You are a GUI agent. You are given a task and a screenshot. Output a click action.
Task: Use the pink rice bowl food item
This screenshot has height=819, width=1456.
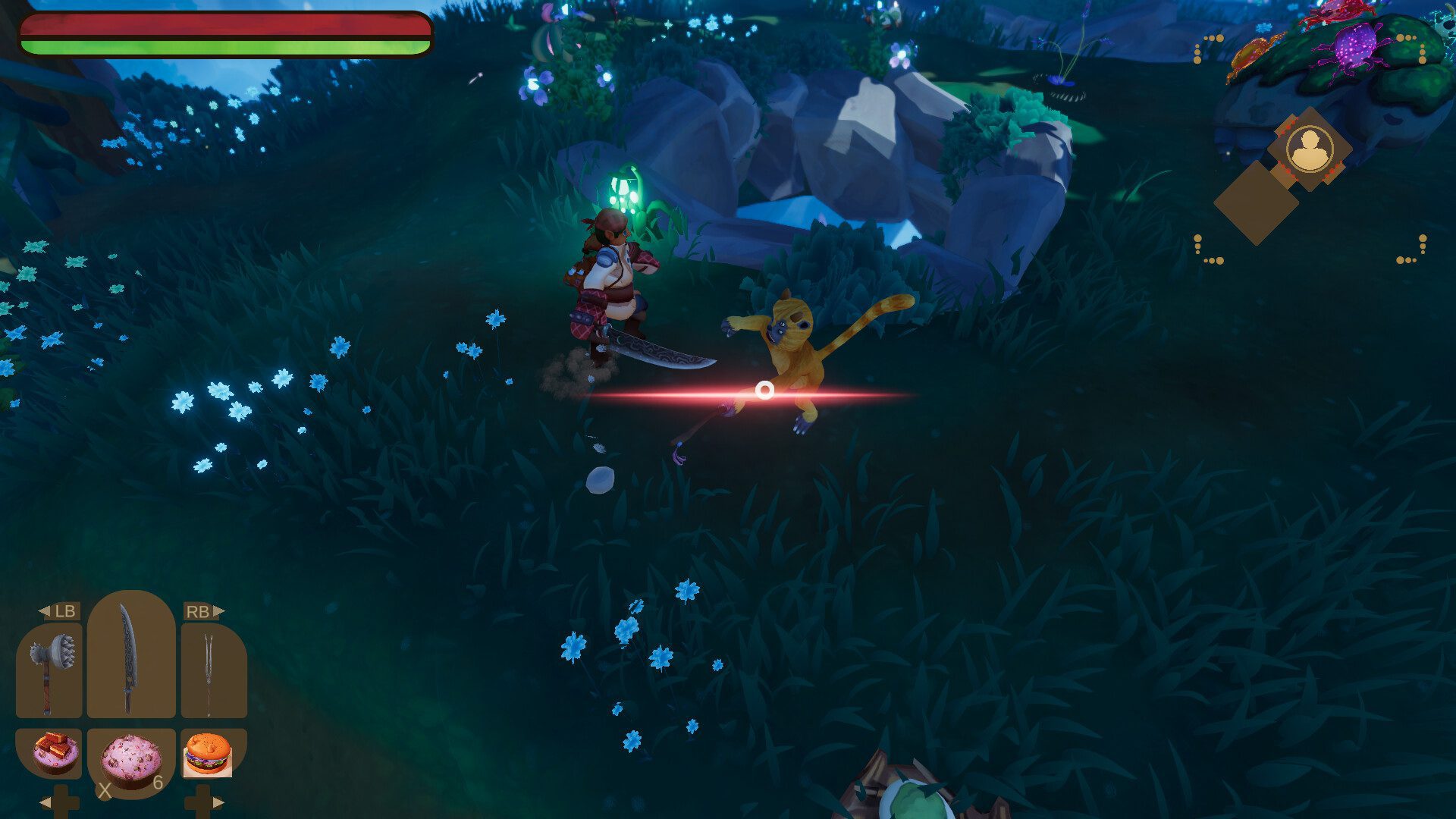click(132, 761)
